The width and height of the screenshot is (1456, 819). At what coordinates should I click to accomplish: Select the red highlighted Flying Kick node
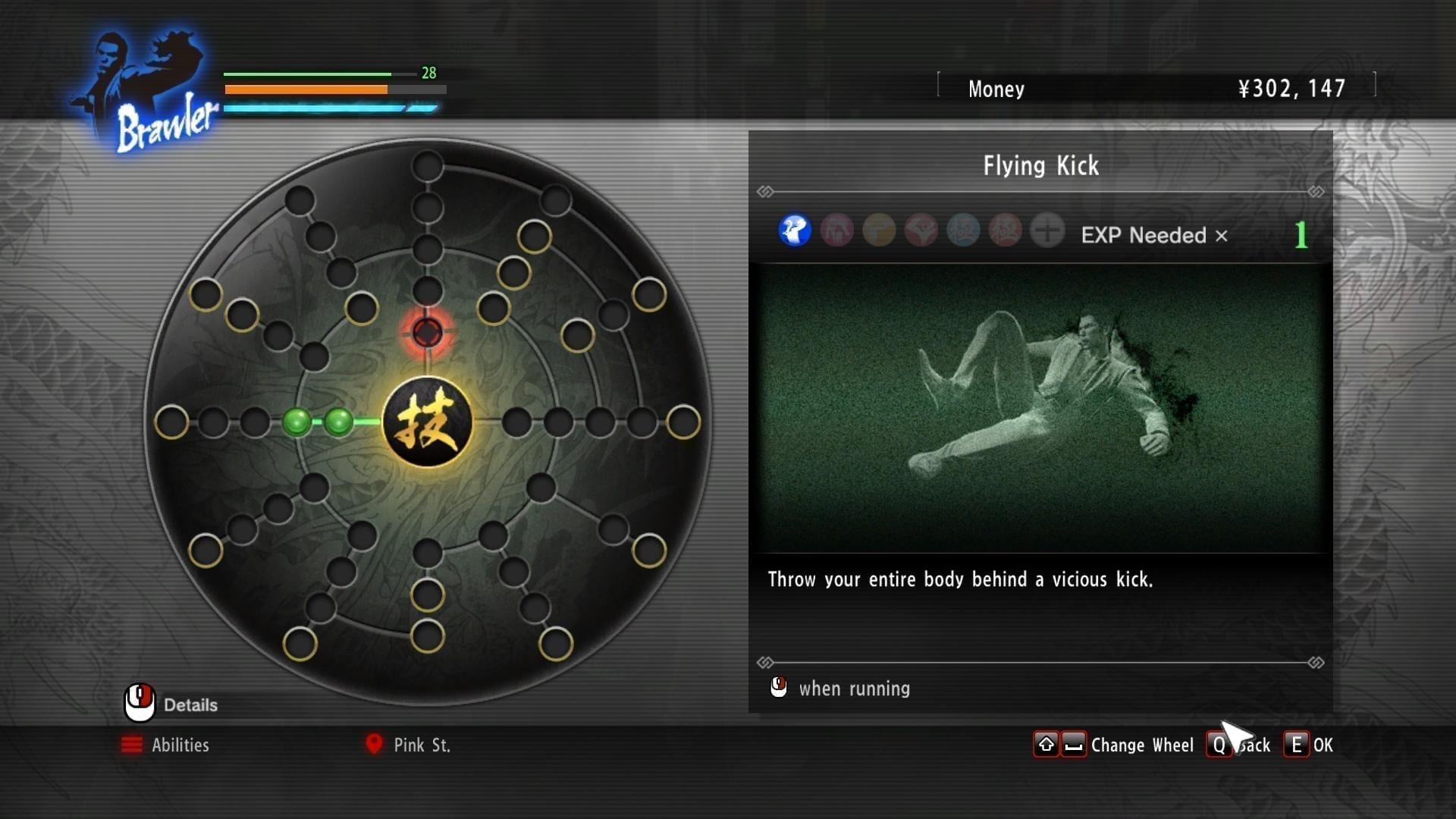click(427, 332)
